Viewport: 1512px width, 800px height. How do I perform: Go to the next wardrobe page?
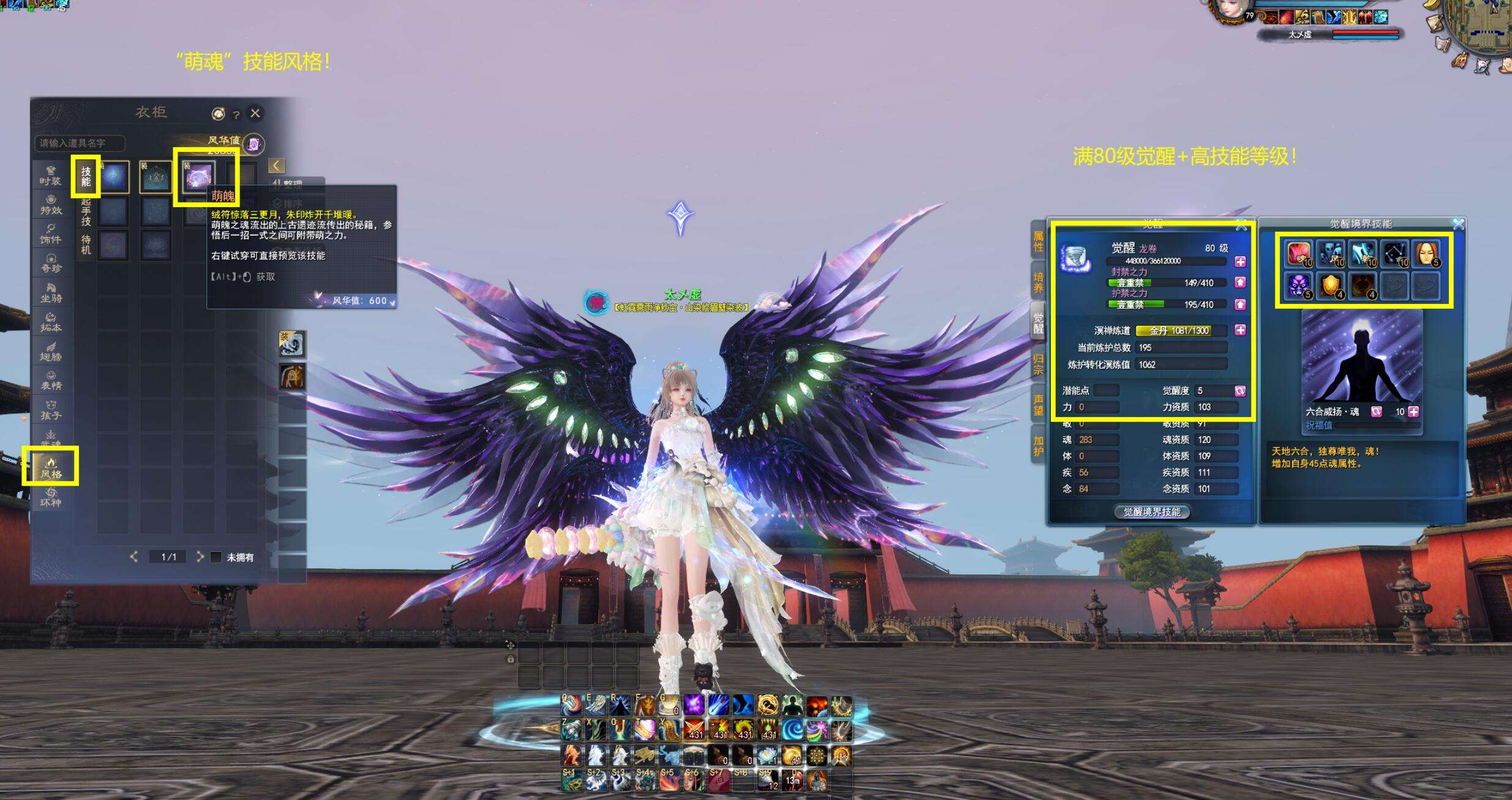click(200, 556)
